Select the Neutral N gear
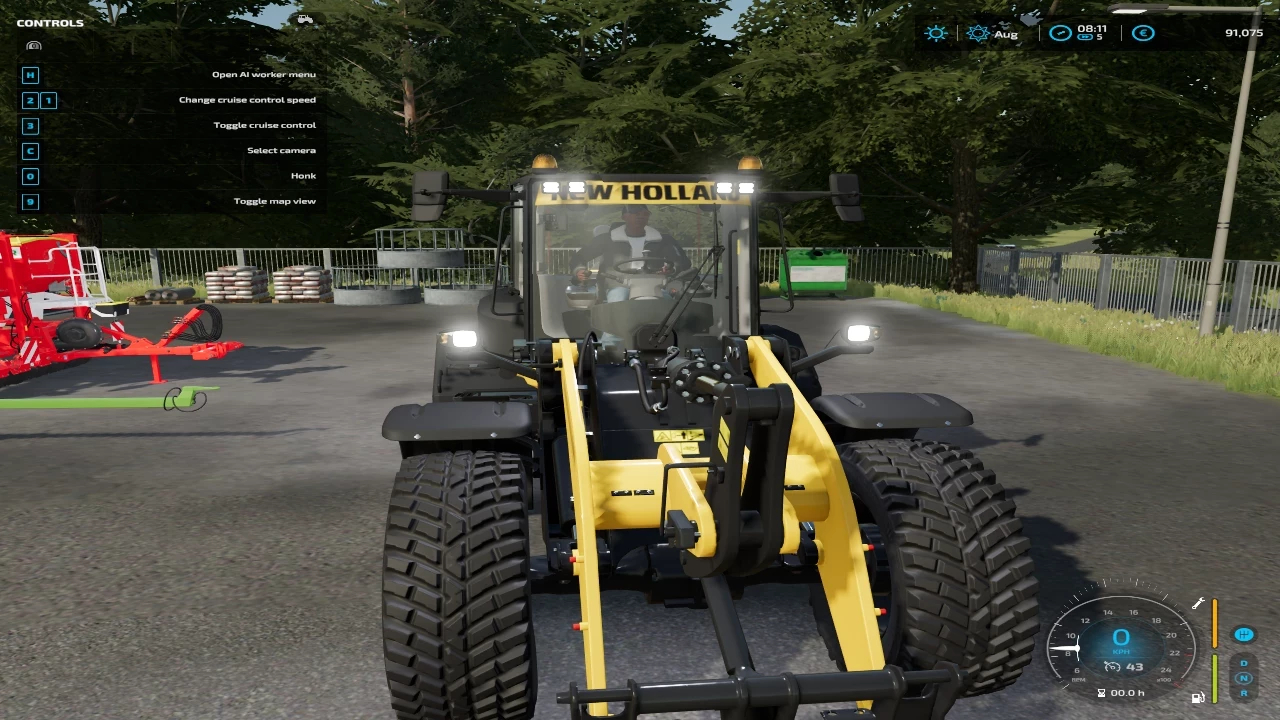The height and width of the screenshot is (720, 1280). (x=1244, y=678)
